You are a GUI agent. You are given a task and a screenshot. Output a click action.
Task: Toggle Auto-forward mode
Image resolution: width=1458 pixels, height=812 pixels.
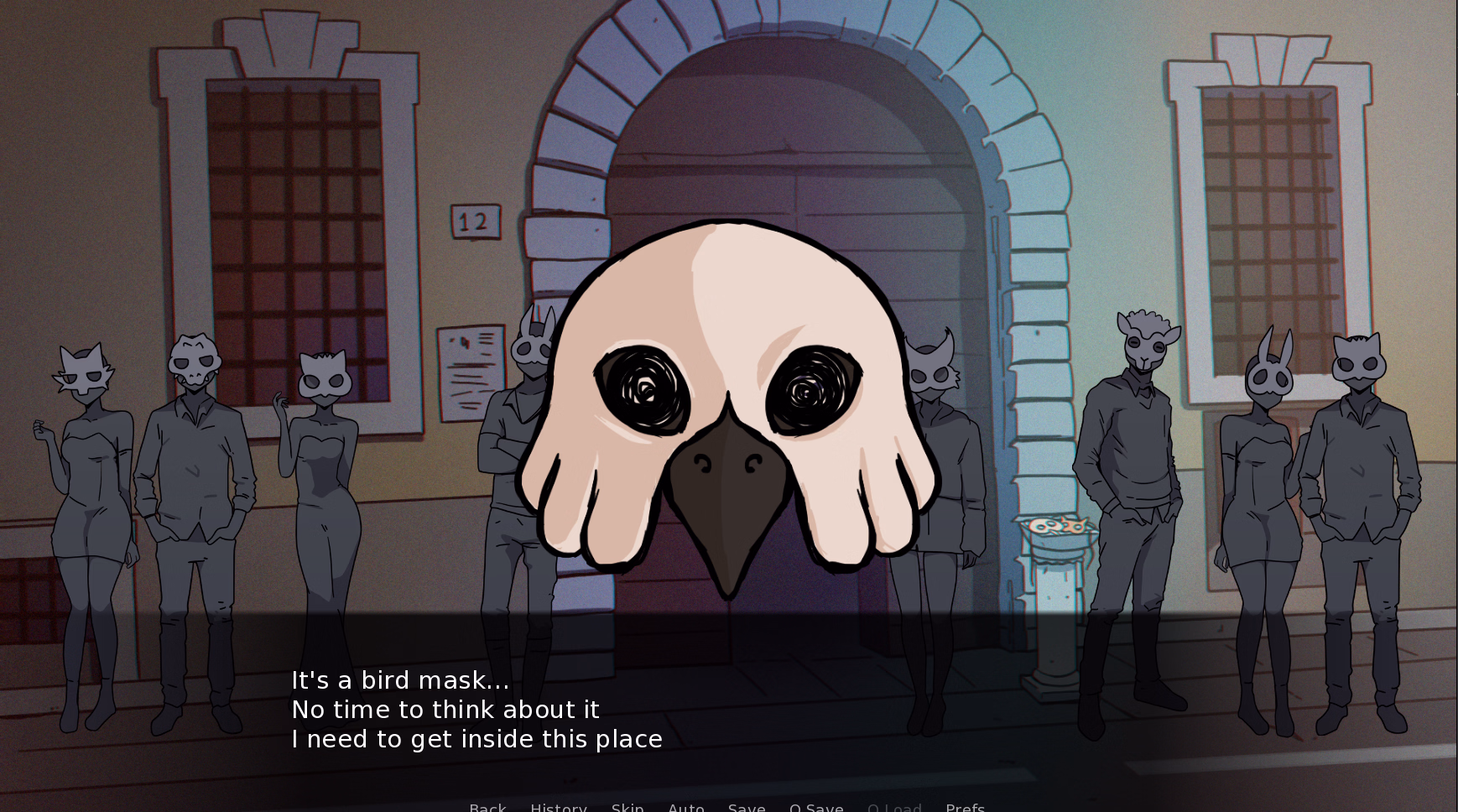coord(686,807)
